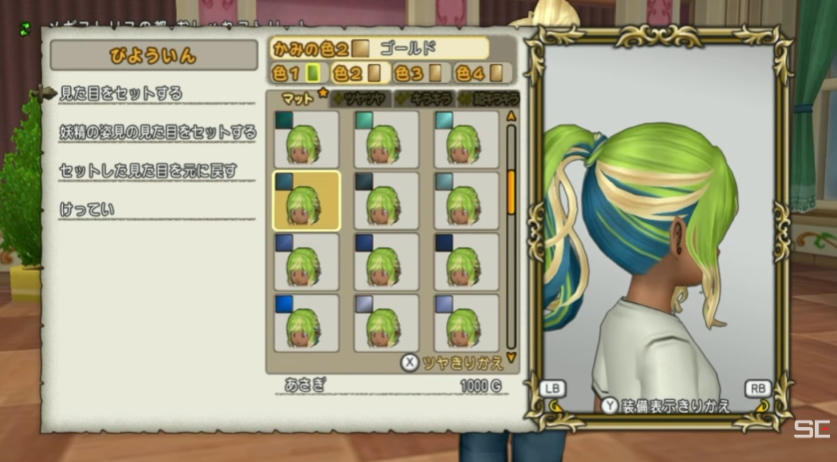Click the orange scrollbar thumb in color list
The image size is (837, 462).
[511, 192]
